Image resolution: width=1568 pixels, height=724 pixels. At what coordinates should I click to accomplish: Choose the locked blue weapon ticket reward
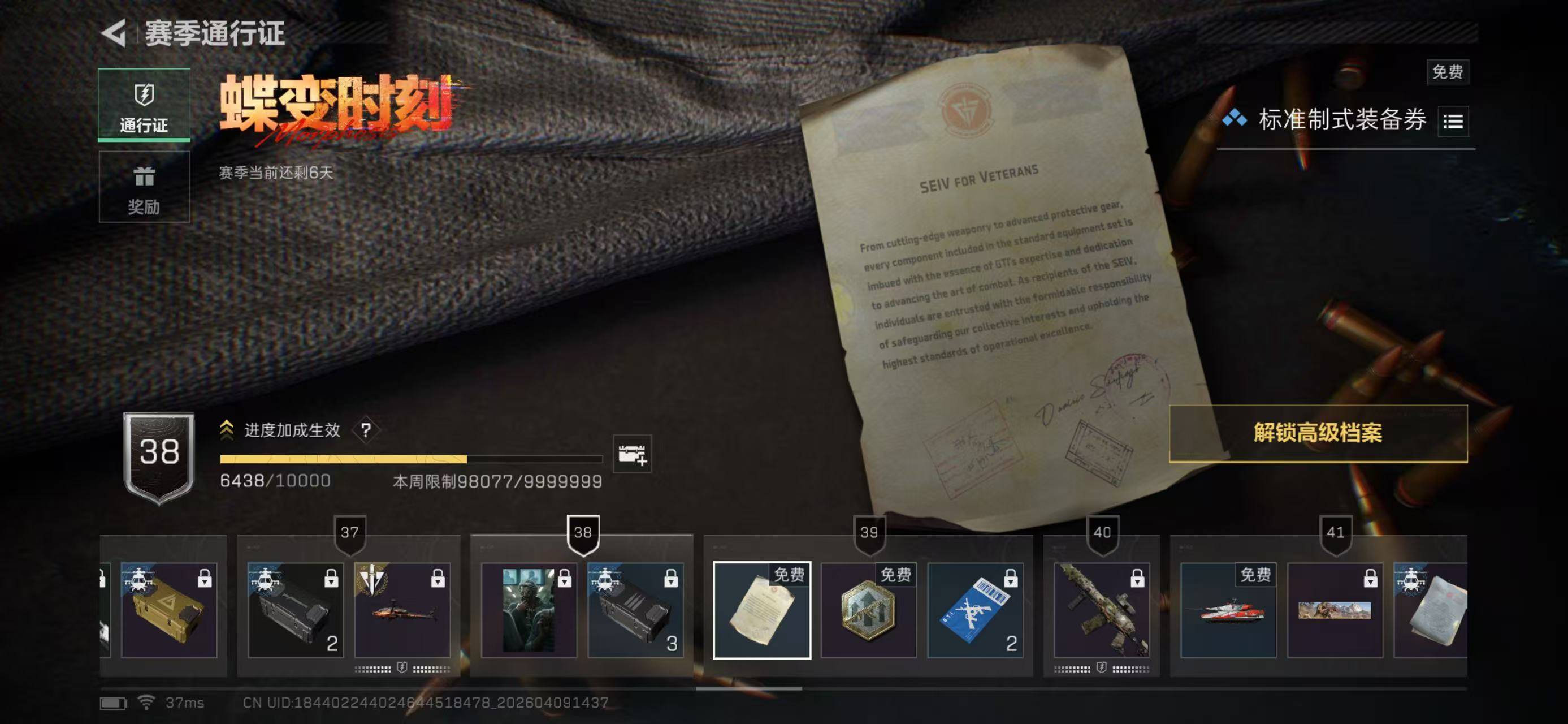[974, 610]
